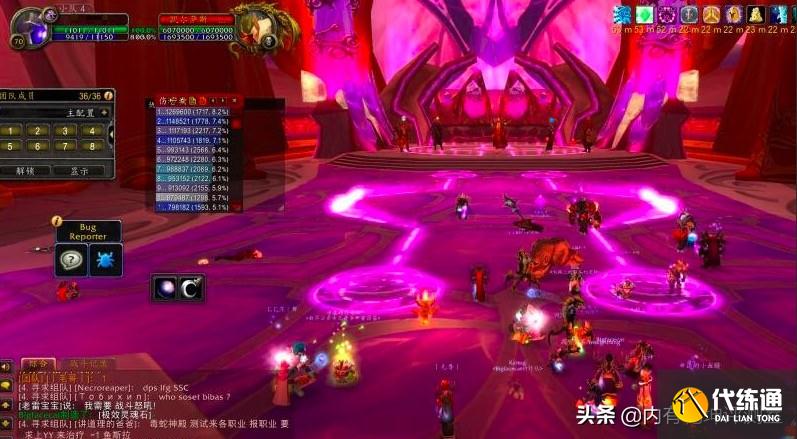The image size is (797, 439).
Task: Select the top damage meter row
Action: coord(196,112)
